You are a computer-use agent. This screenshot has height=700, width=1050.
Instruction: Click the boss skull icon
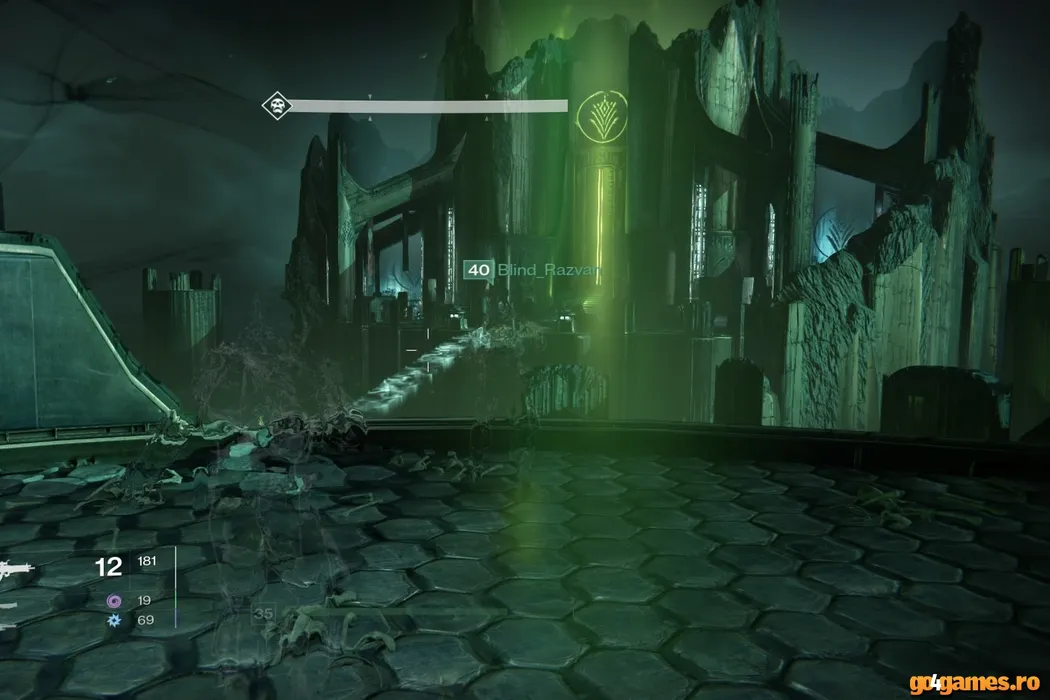(275, 105)
